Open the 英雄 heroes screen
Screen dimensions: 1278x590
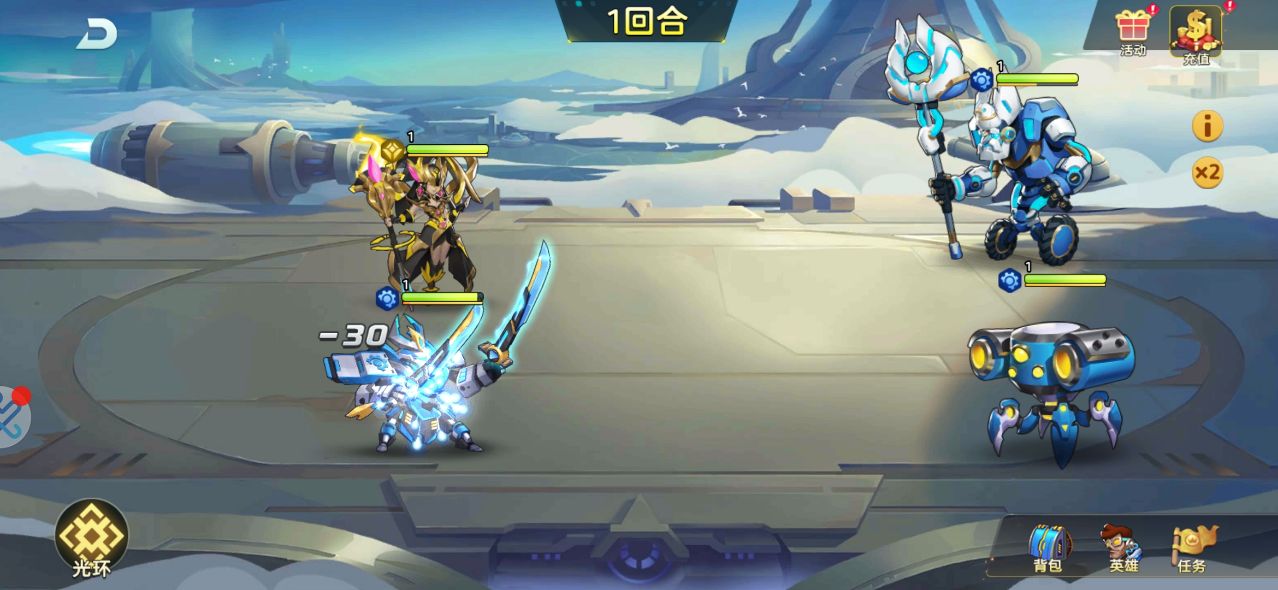click(1122, 548)
